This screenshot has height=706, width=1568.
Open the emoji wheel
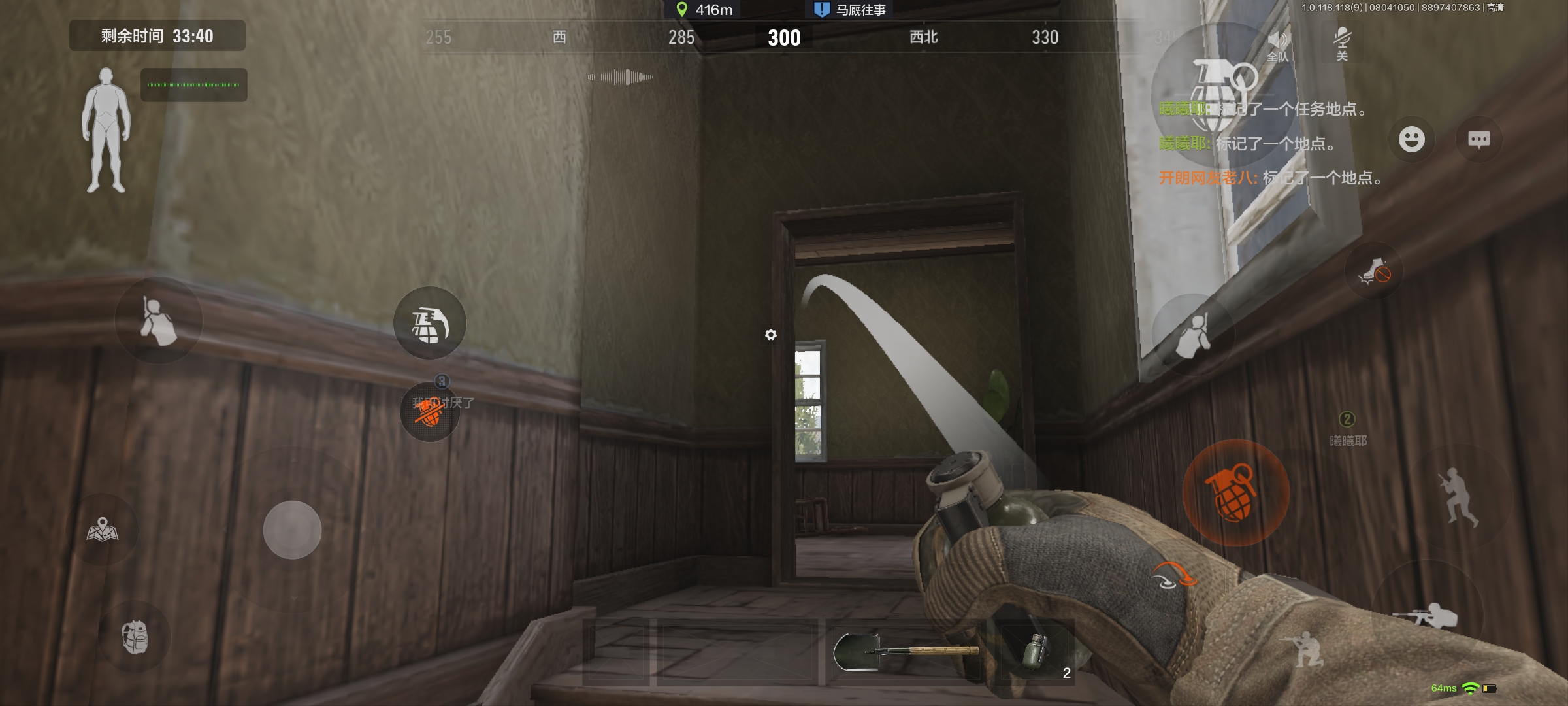click(x=1411, y=139)
